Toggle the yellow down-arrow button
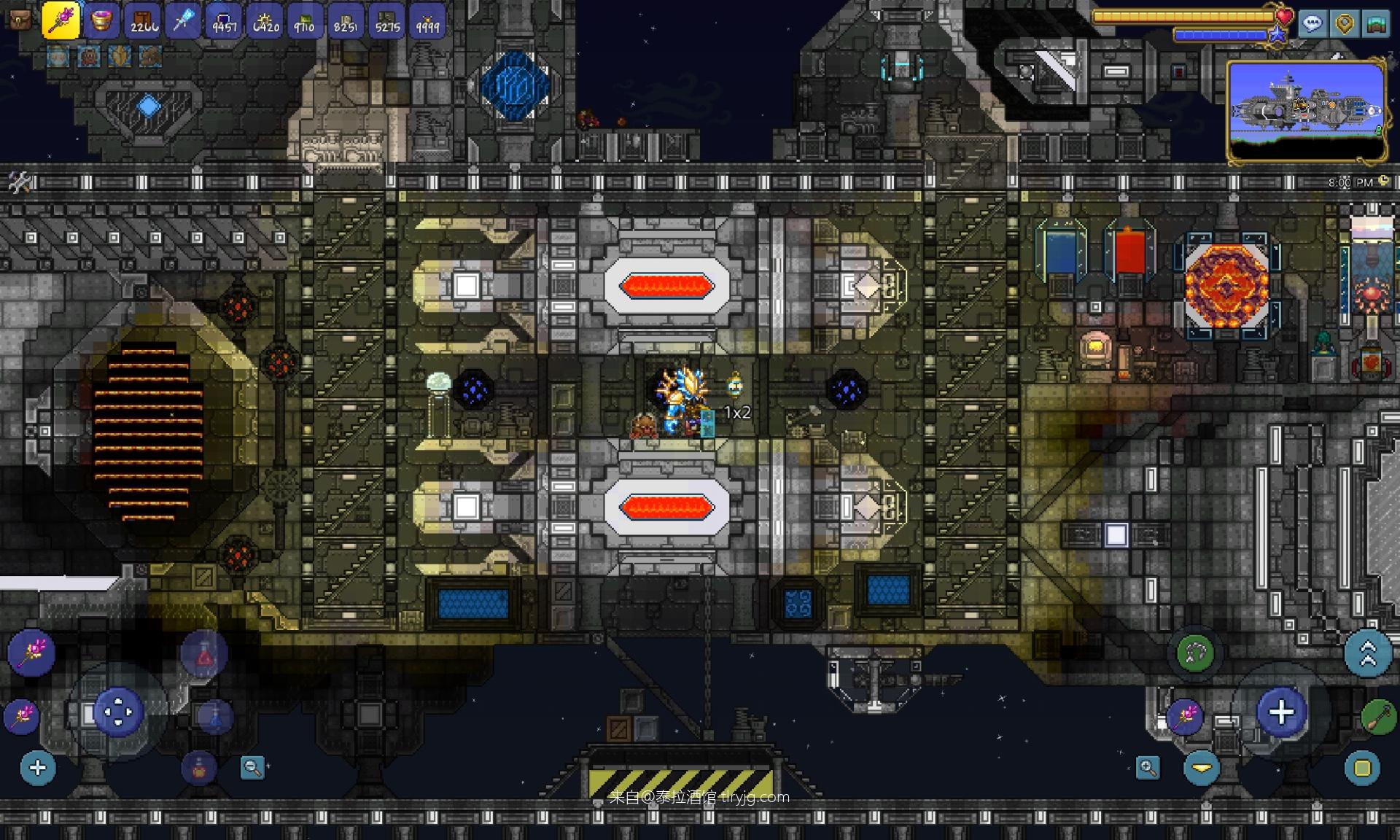 click(x=1202, y=768)
